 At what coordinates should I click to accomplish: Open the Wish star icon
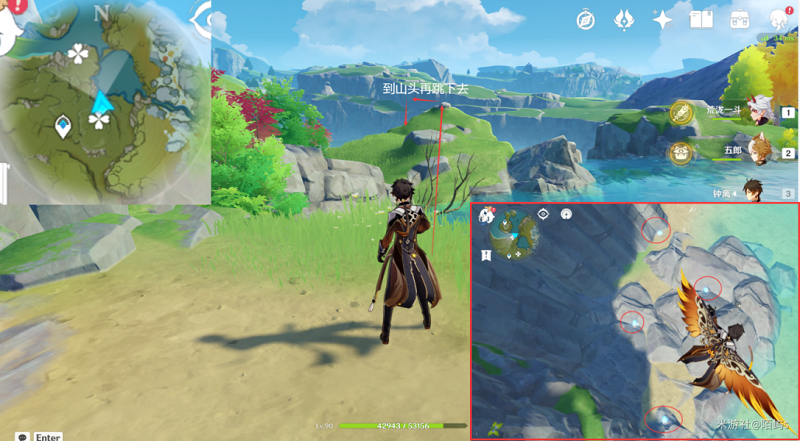(x=662, y=19)
